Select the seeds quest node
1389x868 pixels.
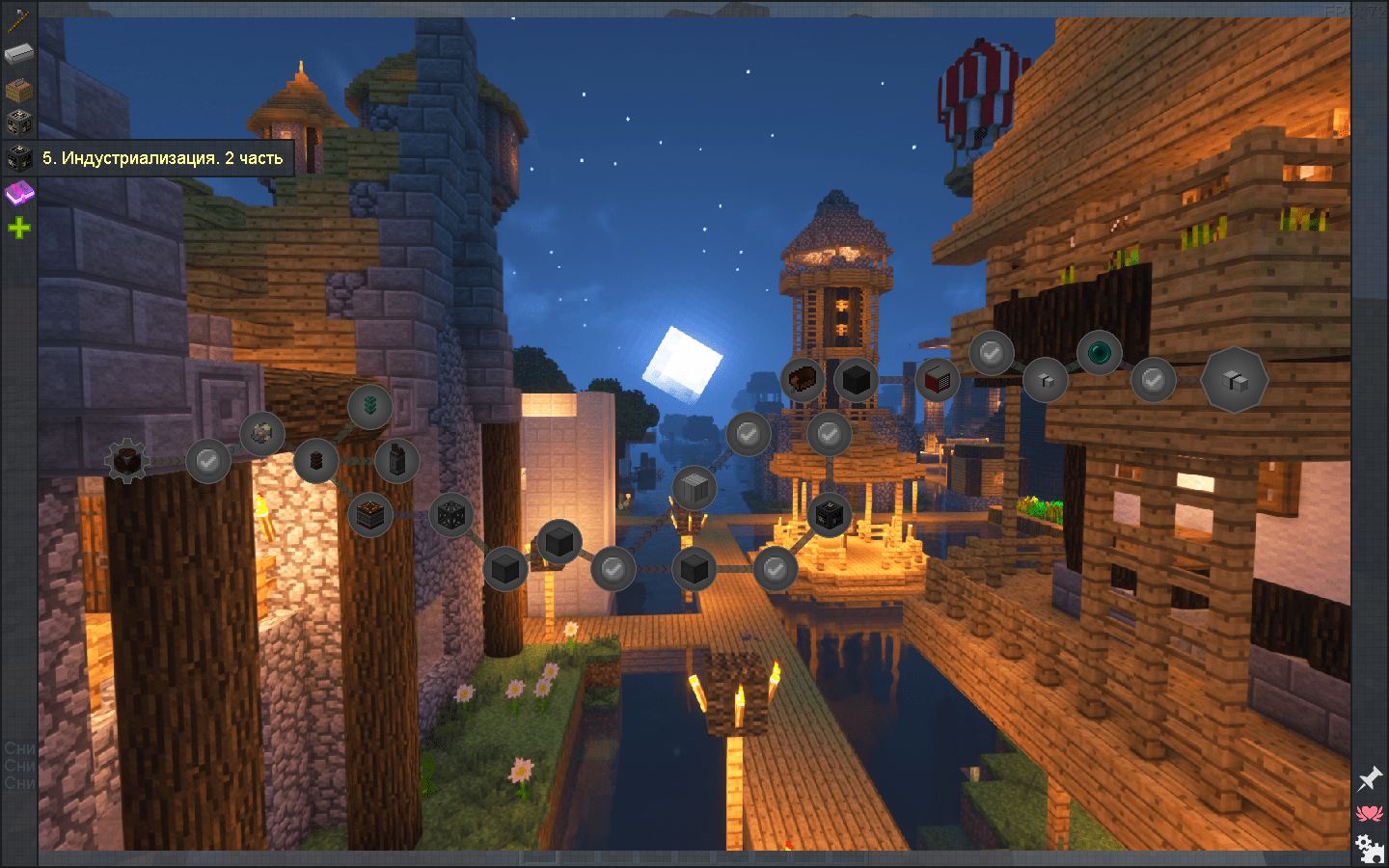(371, 406)
